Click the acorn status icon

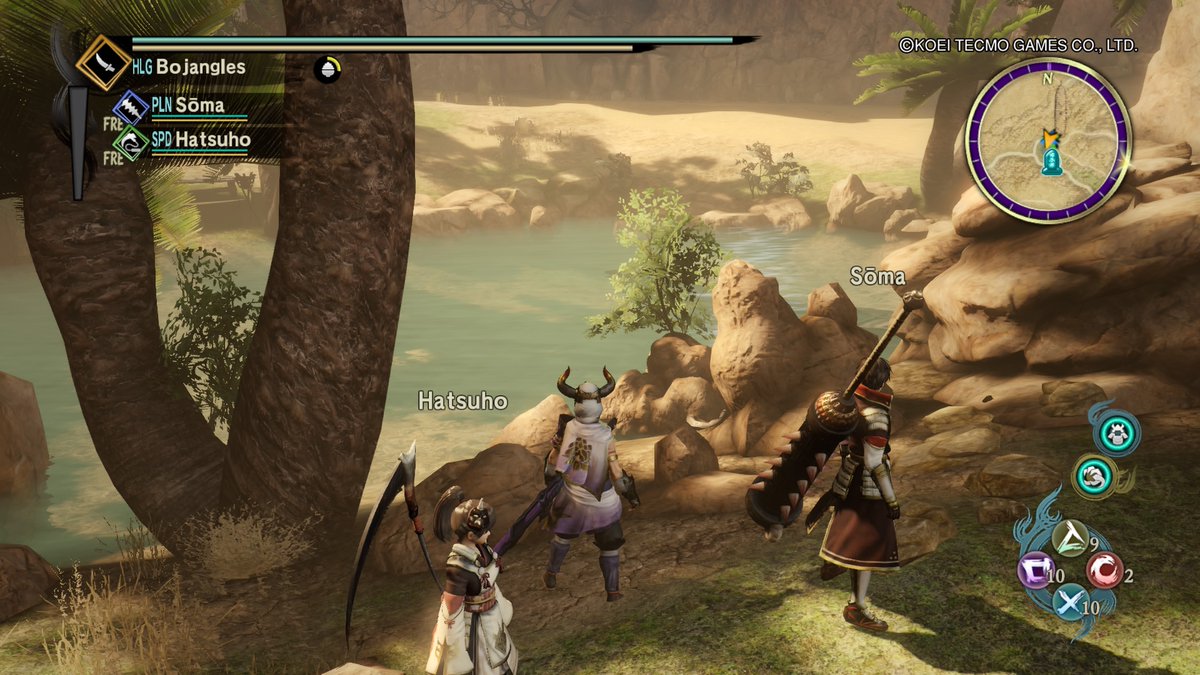[327, 69]
